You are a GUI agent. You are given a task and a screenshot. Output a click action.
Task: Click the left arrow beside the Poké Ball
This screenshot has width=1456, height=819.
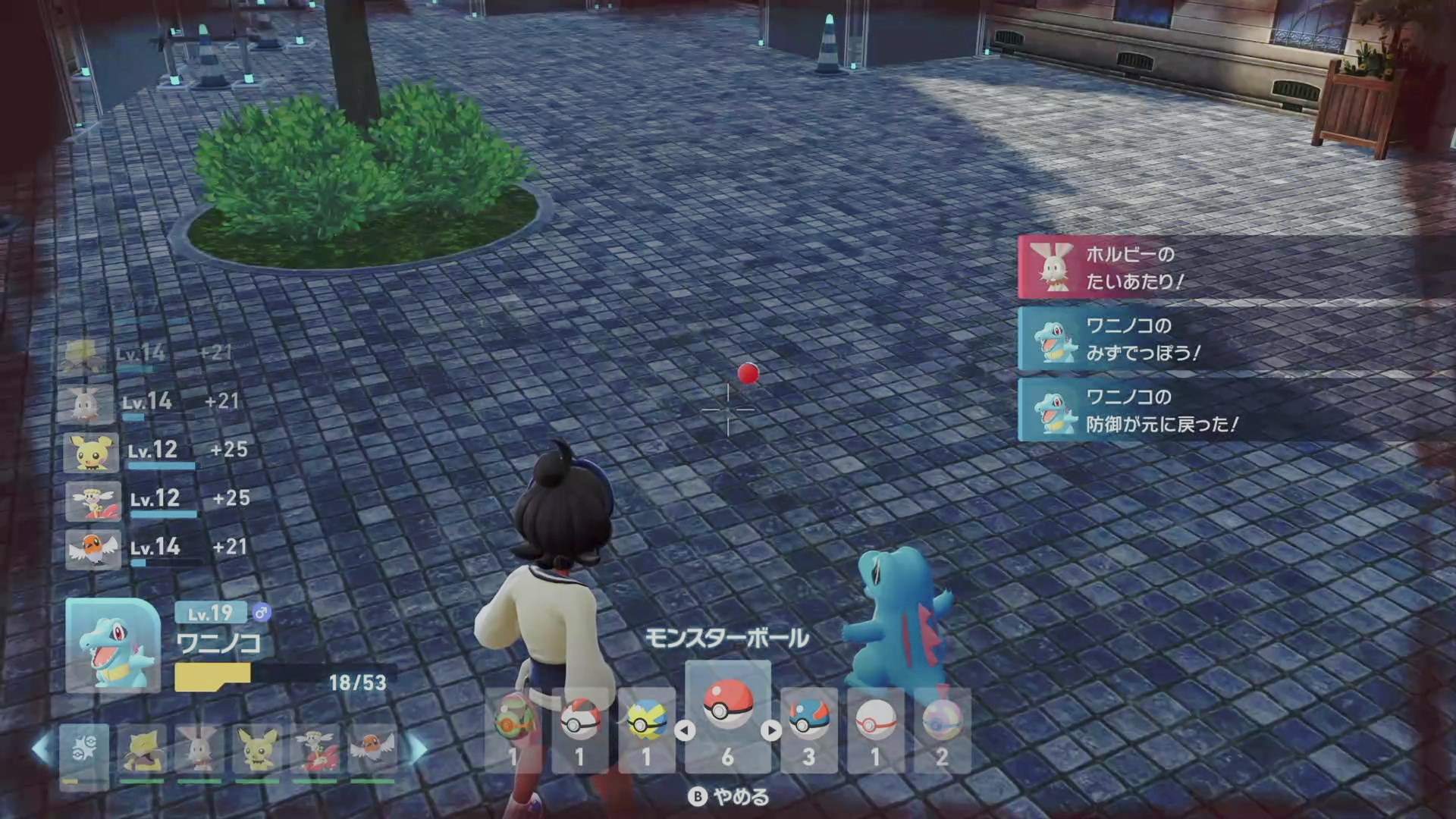pos(685,731)
